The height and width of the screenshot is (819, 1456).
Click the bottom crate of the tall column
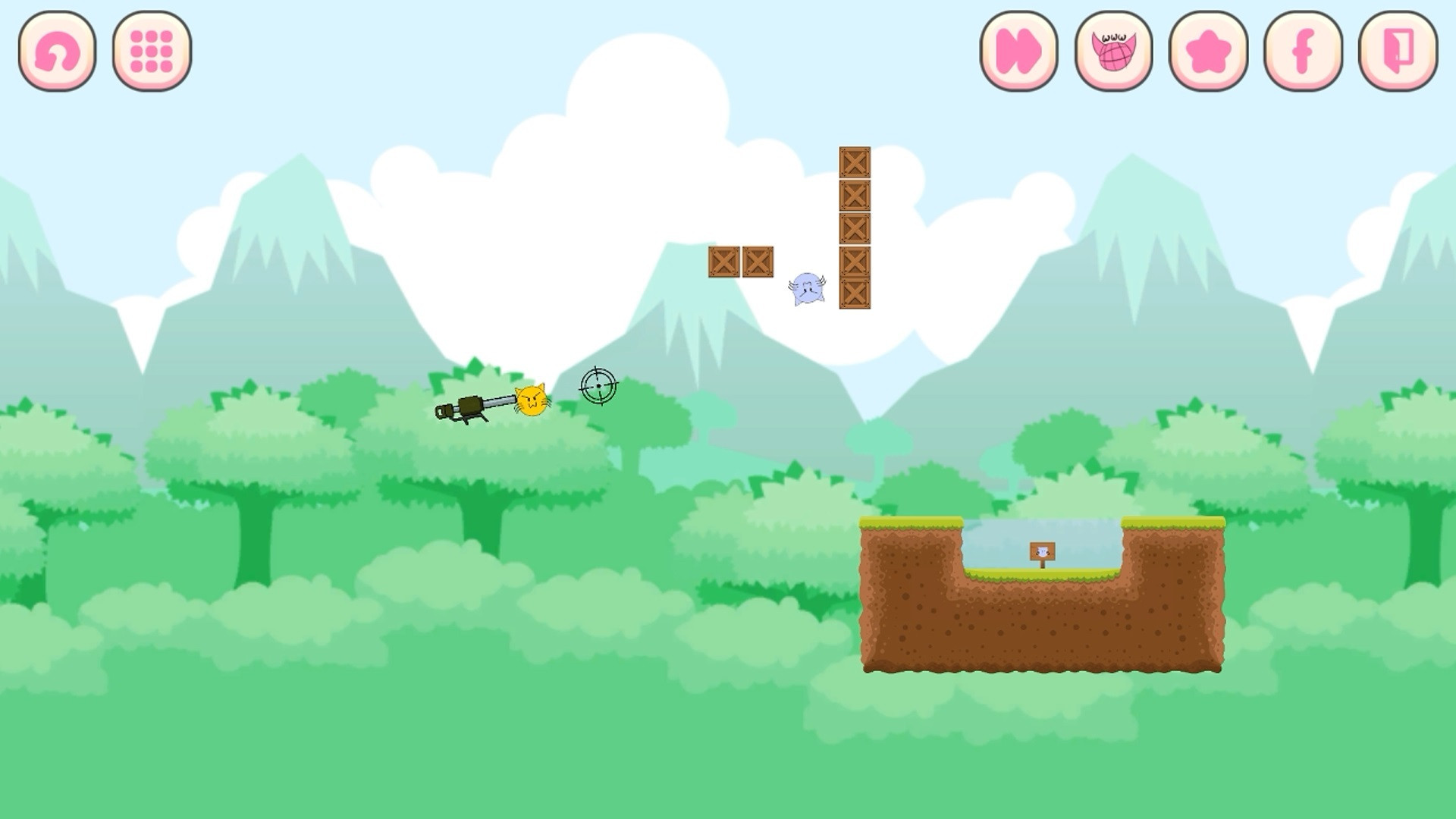[x=856, y=292]
